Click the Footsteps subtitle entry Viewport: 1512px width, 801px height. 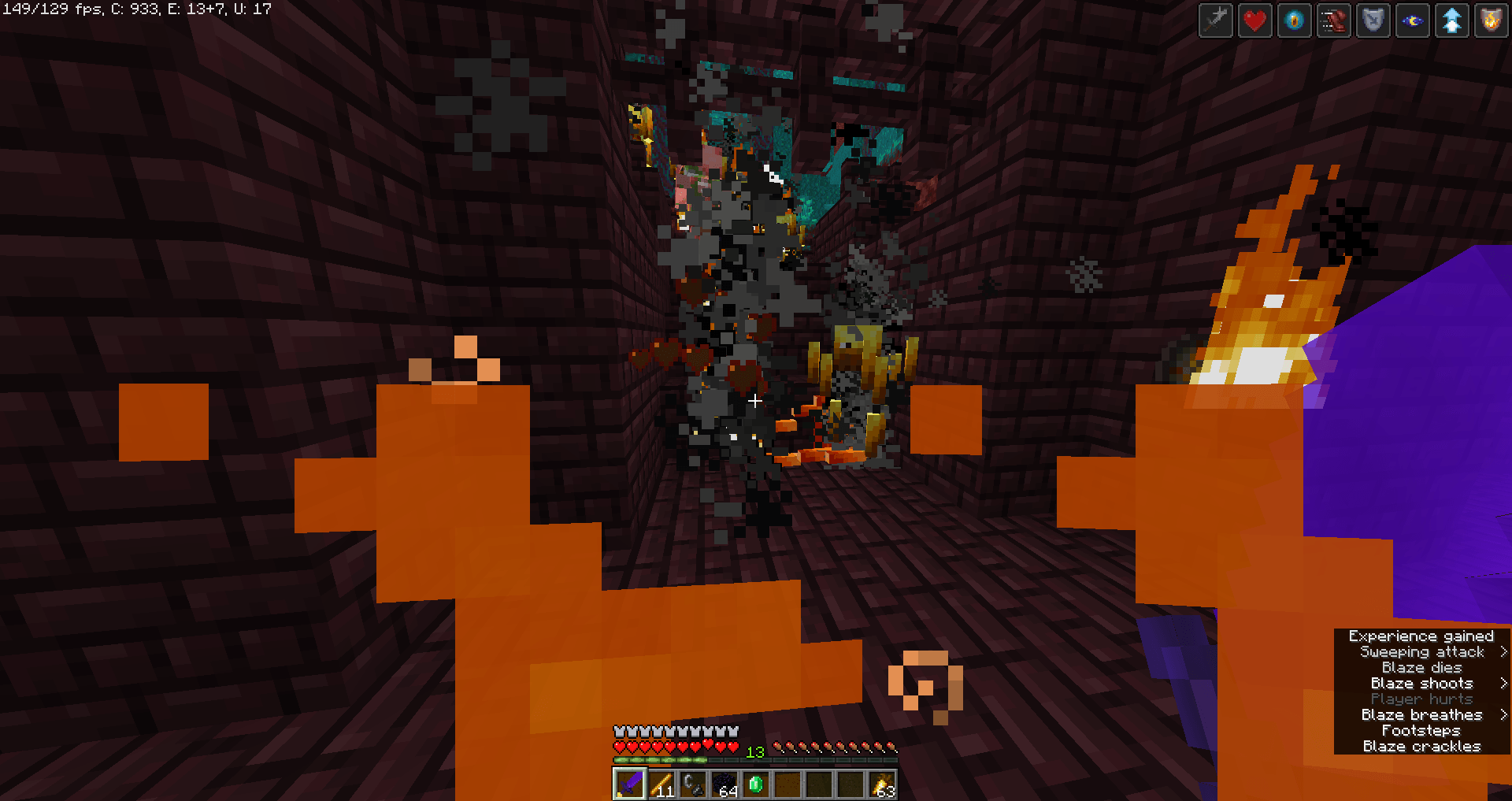coord(1421,730)
